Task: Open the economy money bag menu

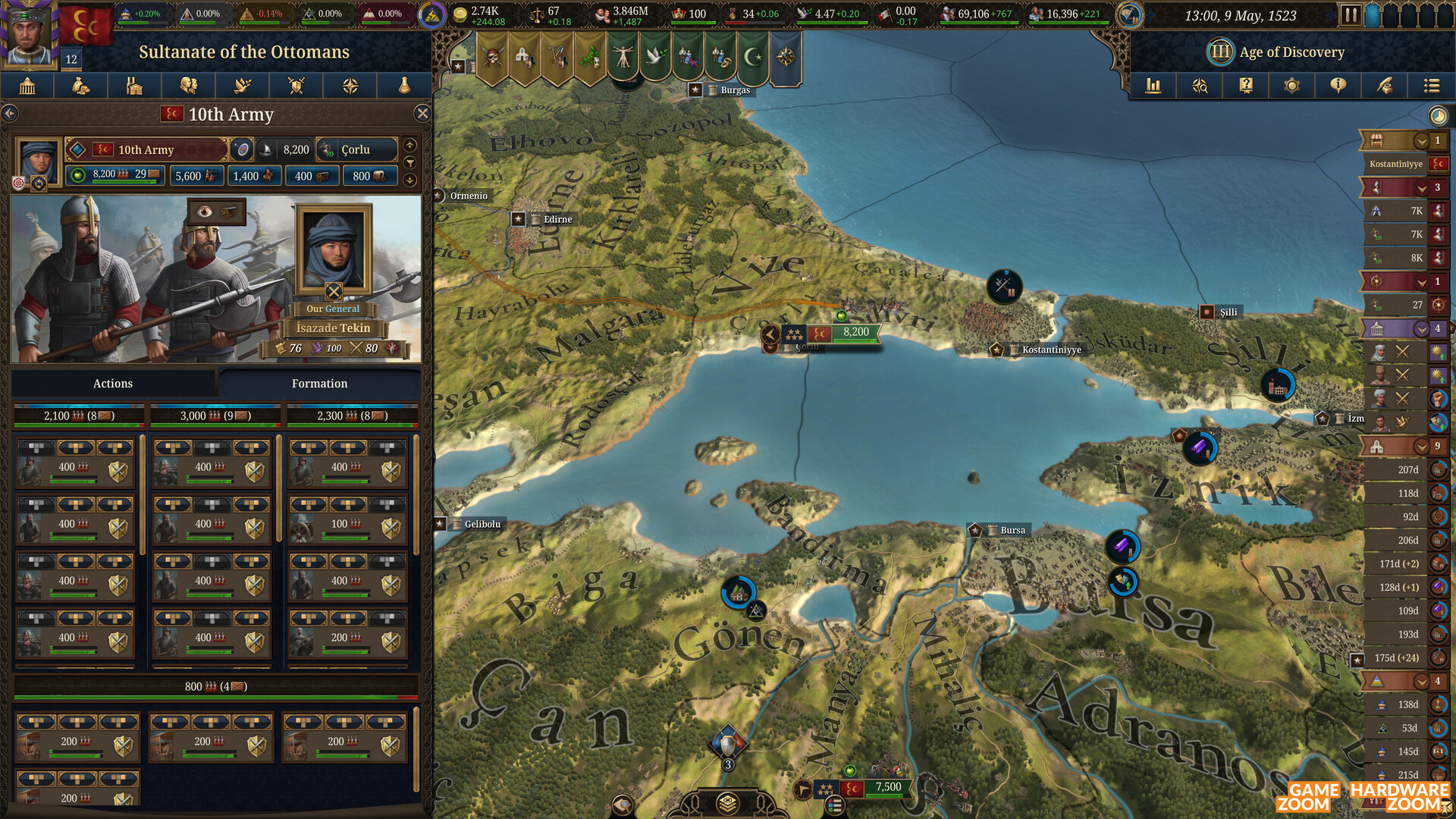Action: pos(80,86)
